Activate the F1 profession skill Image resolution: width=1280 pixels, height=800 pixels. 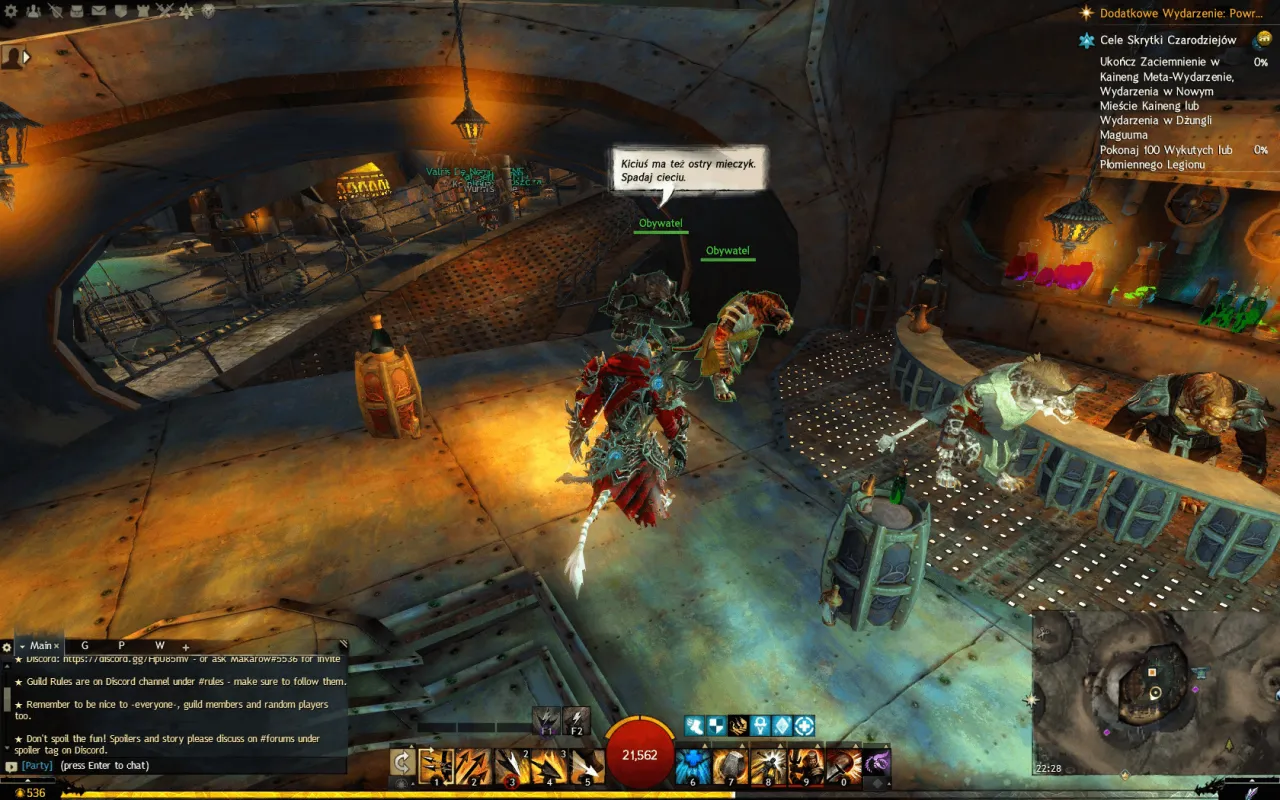click(546, 721)
